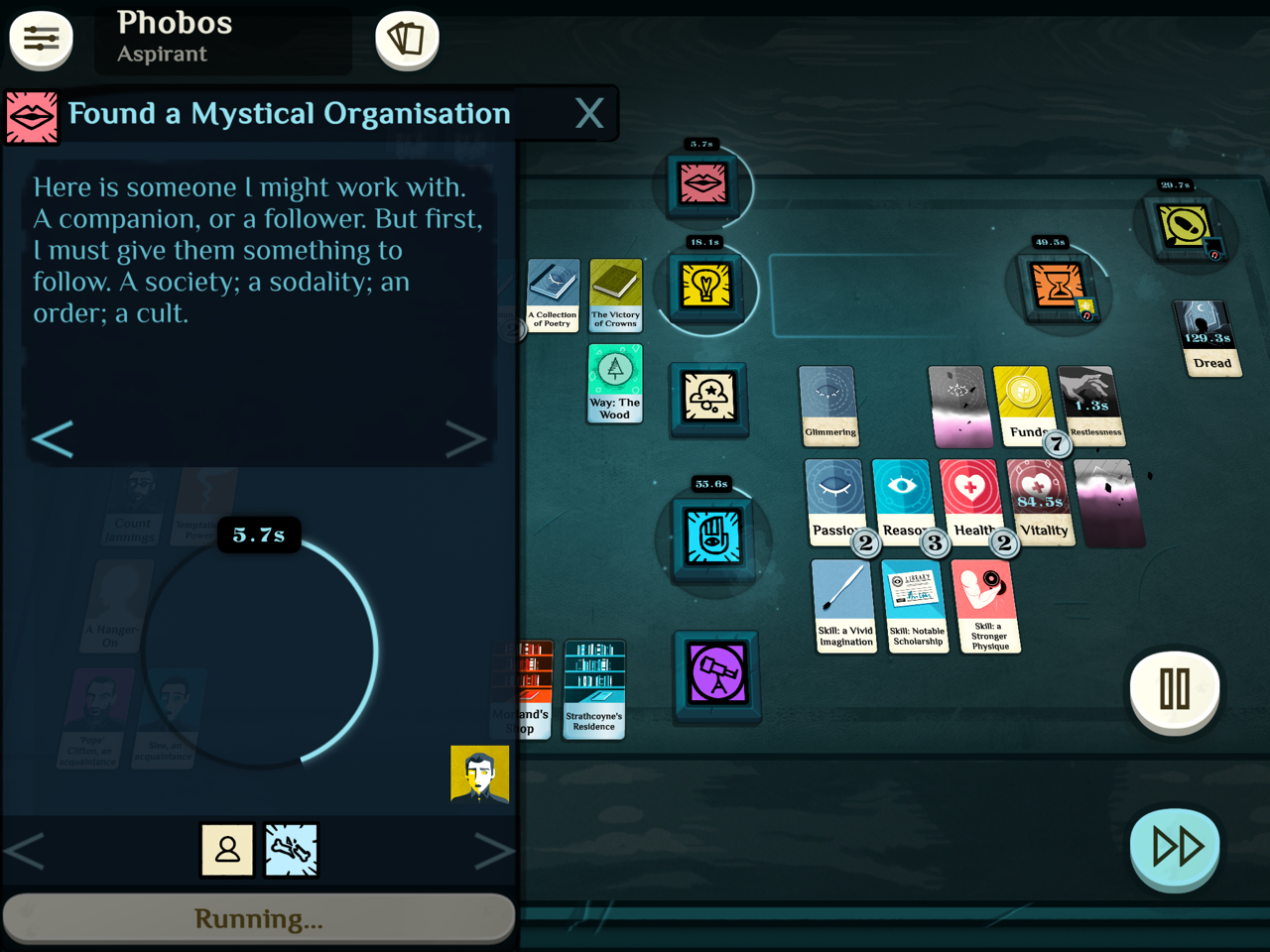Viewport: 1270px width, 952px height.
Task: Select the Explore telescope verb tile
Action: pyautogui.click(x=716, y=674)
